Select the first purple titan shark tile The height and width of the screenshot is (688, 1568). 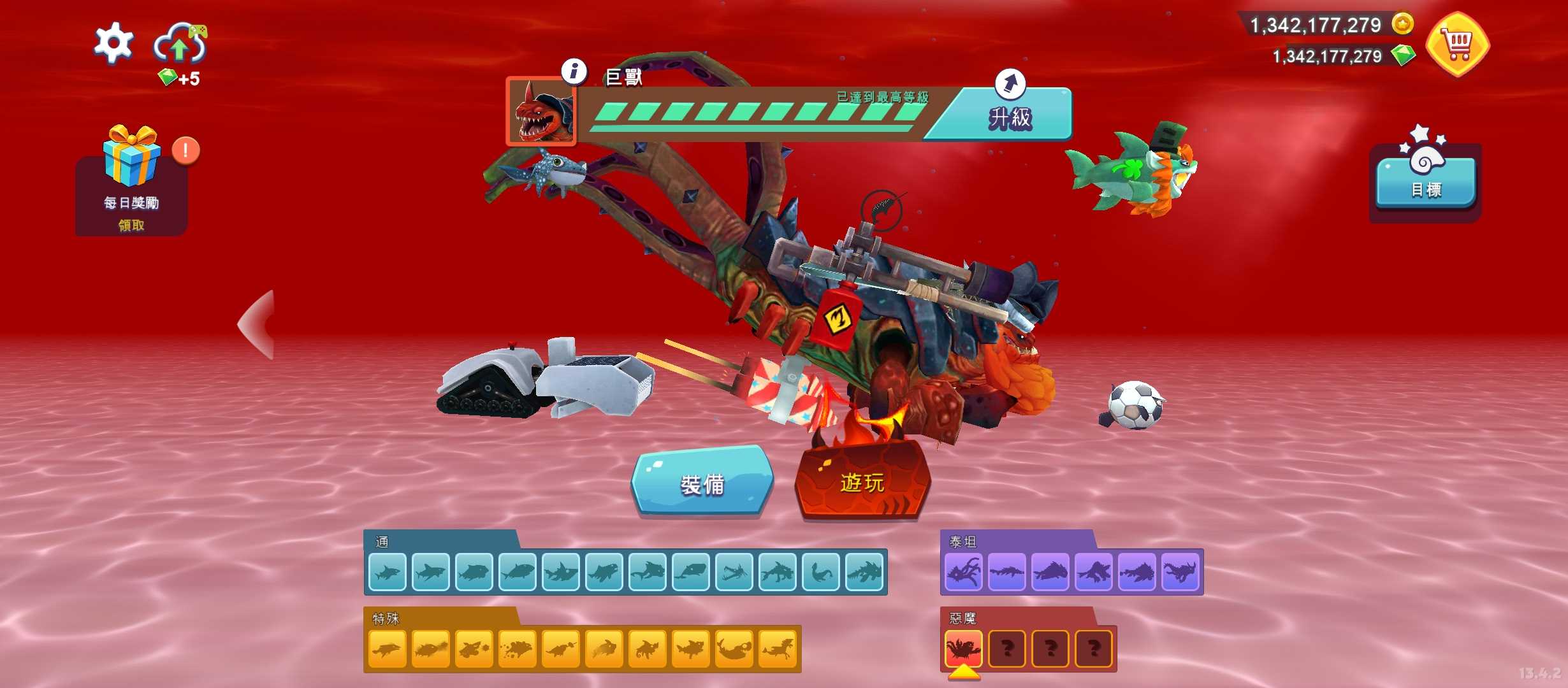(x=963, y=571)
